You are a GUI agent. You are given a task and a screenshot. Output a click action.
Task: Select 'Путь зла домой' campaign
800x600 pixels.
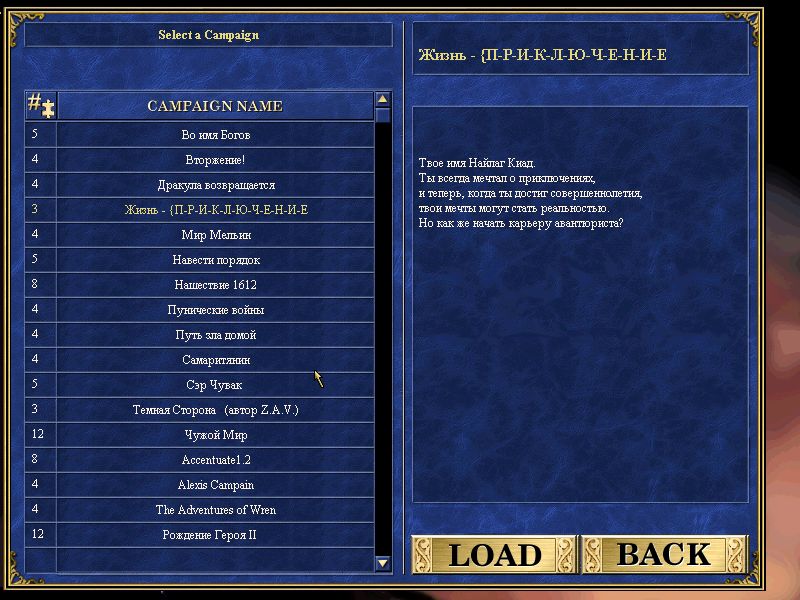[x=215, y=335]
